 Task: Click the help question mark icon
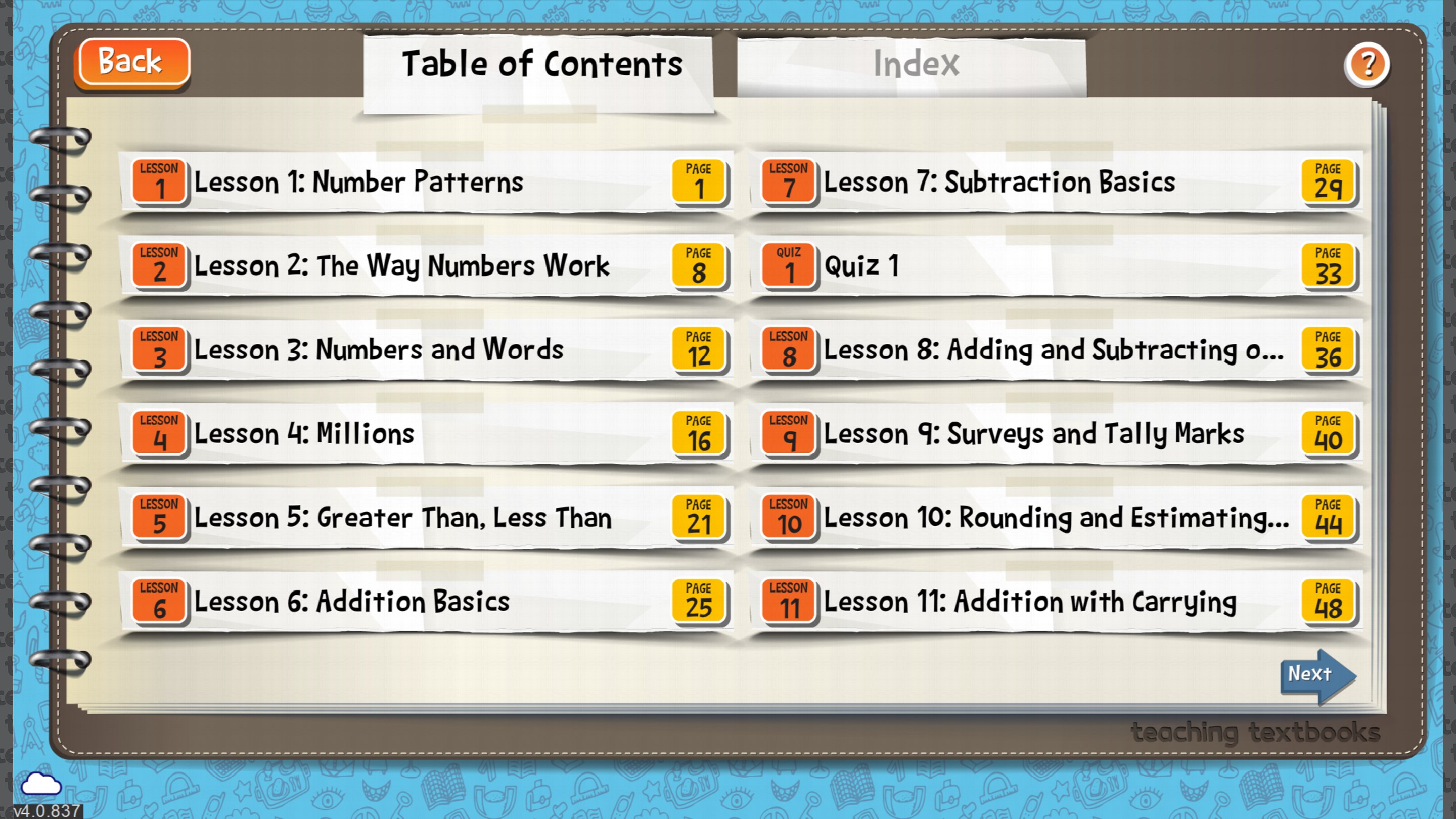pos(1367,66)
